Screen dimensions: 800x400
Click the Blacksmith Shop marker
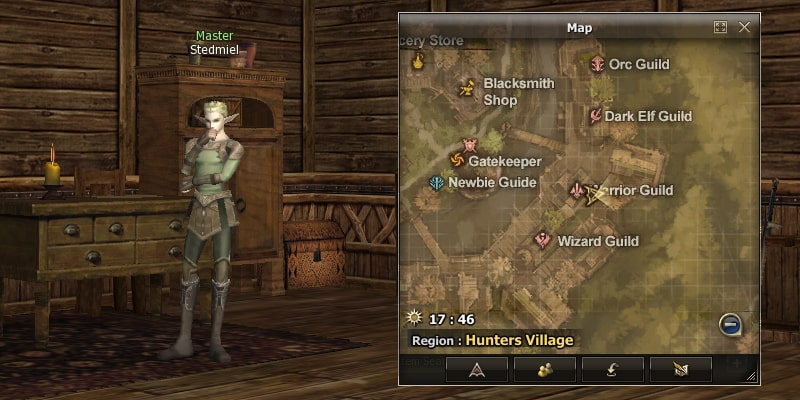(467, 90)
